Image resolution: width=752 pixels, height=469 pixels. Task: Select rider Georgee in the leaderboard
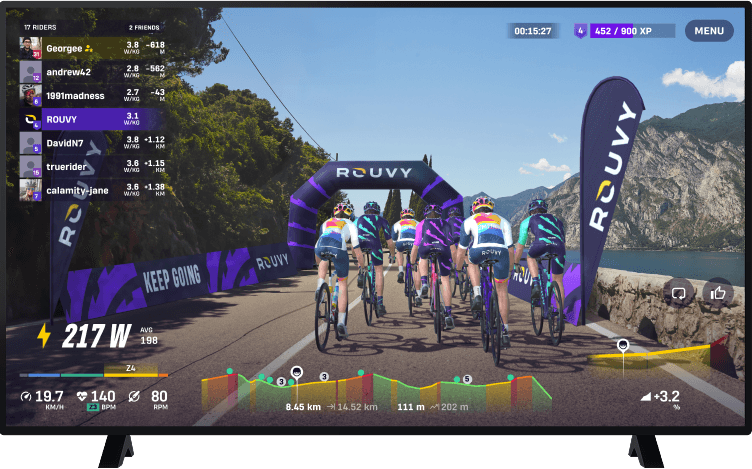pos(92,47)
